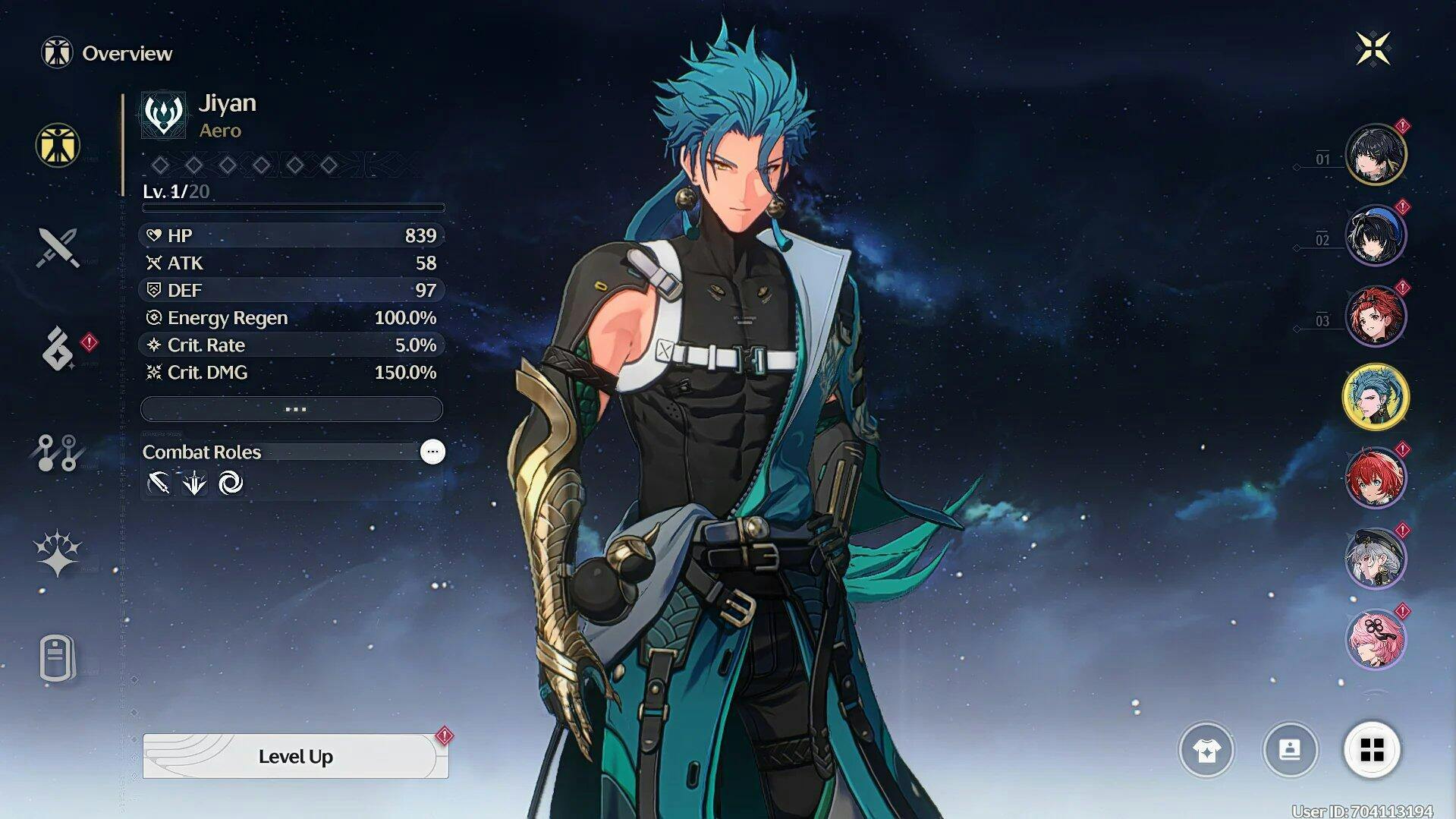Switch to the skill tree nodes tab

[x=58, y=452]
